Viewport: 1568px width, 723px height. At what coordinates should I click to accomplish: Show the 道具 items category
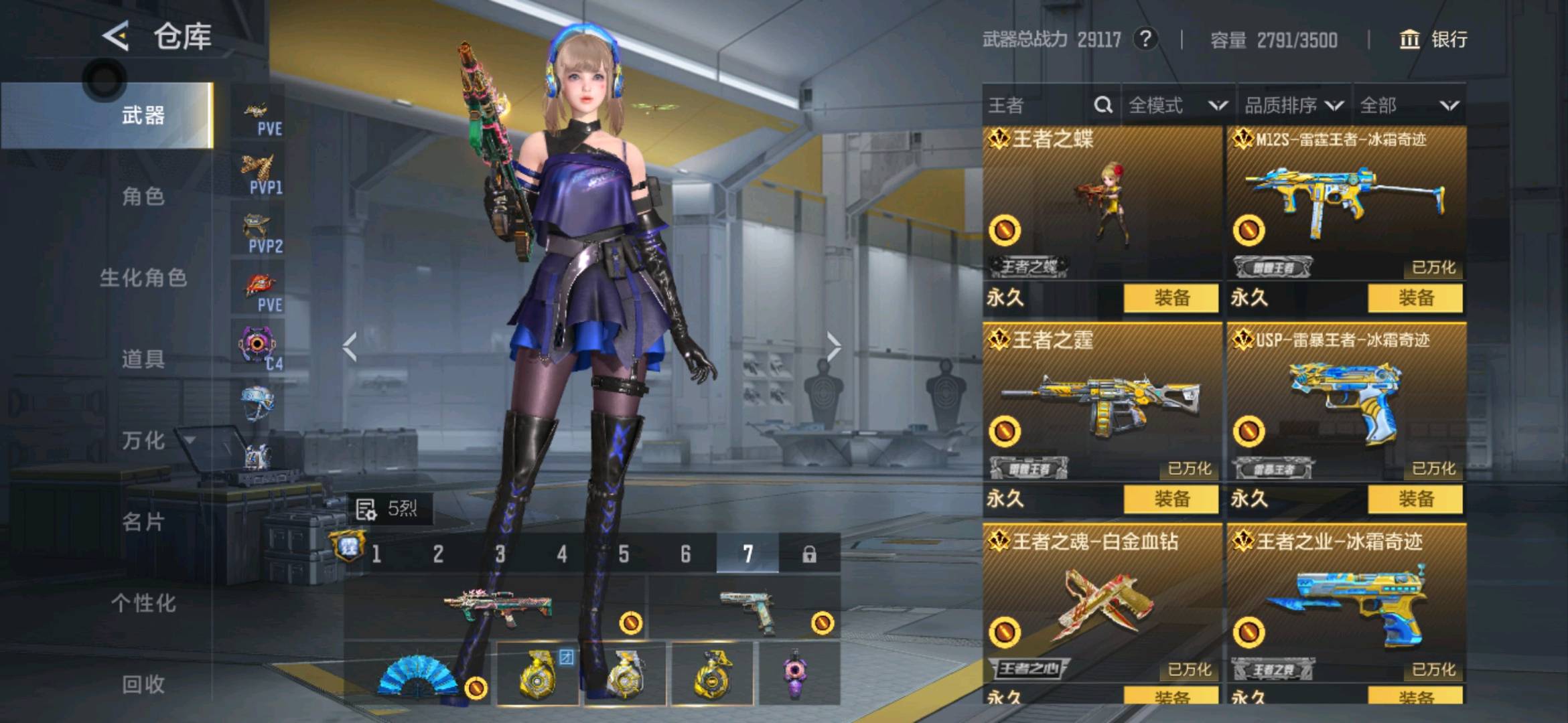click(x=143, y=359)
